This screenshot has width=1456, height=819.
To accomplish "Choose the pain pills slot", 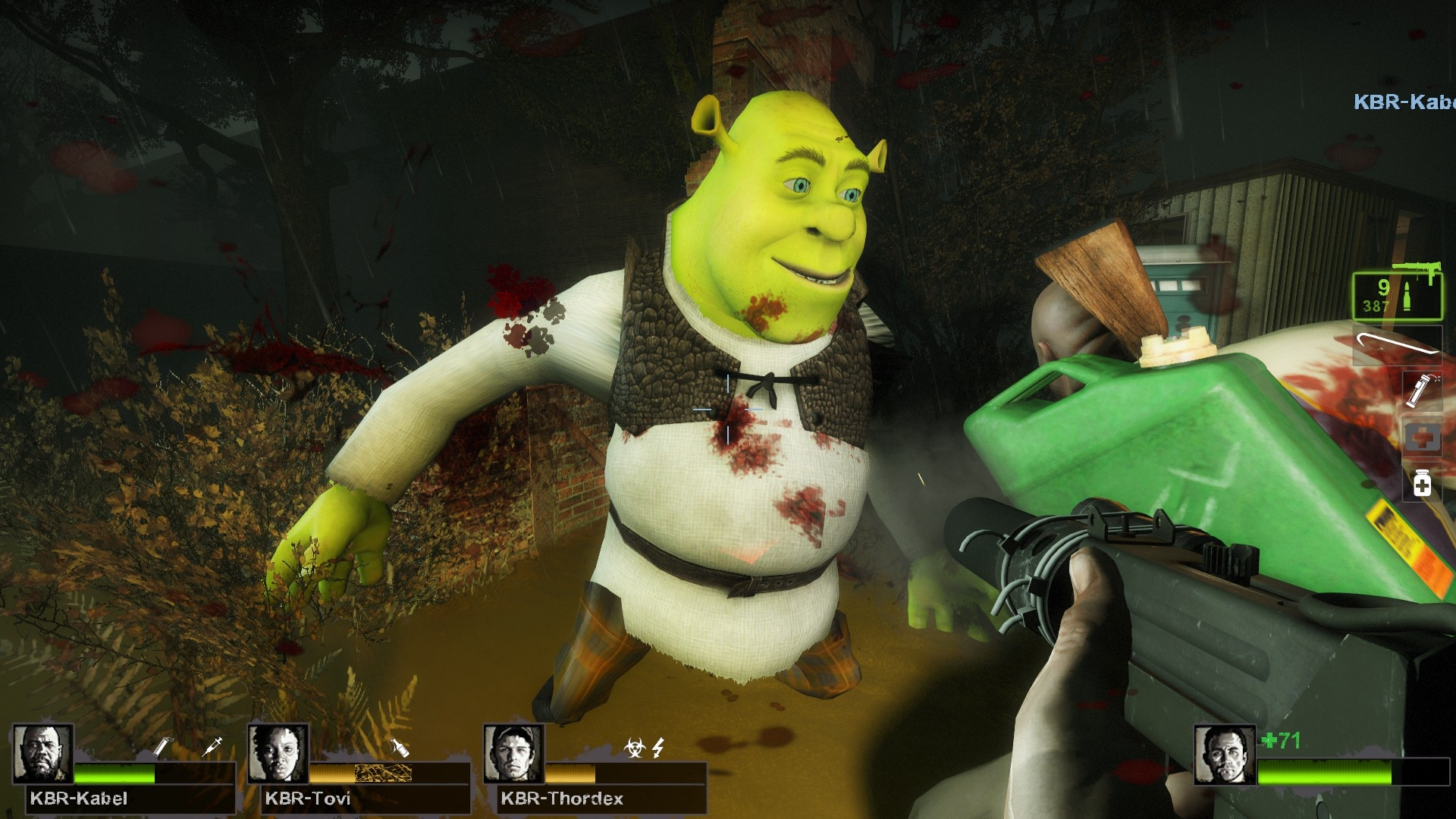I will 1421,483.
